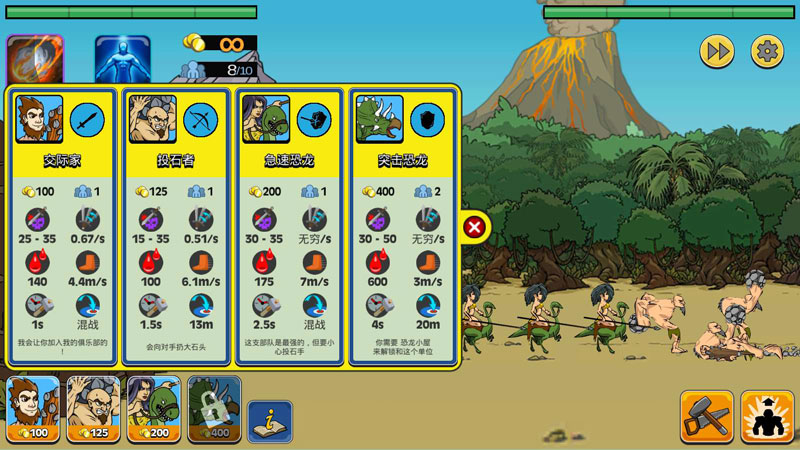
Task: Spawn the 200-gold dinosaur rider unit
Action: [153, 409]
